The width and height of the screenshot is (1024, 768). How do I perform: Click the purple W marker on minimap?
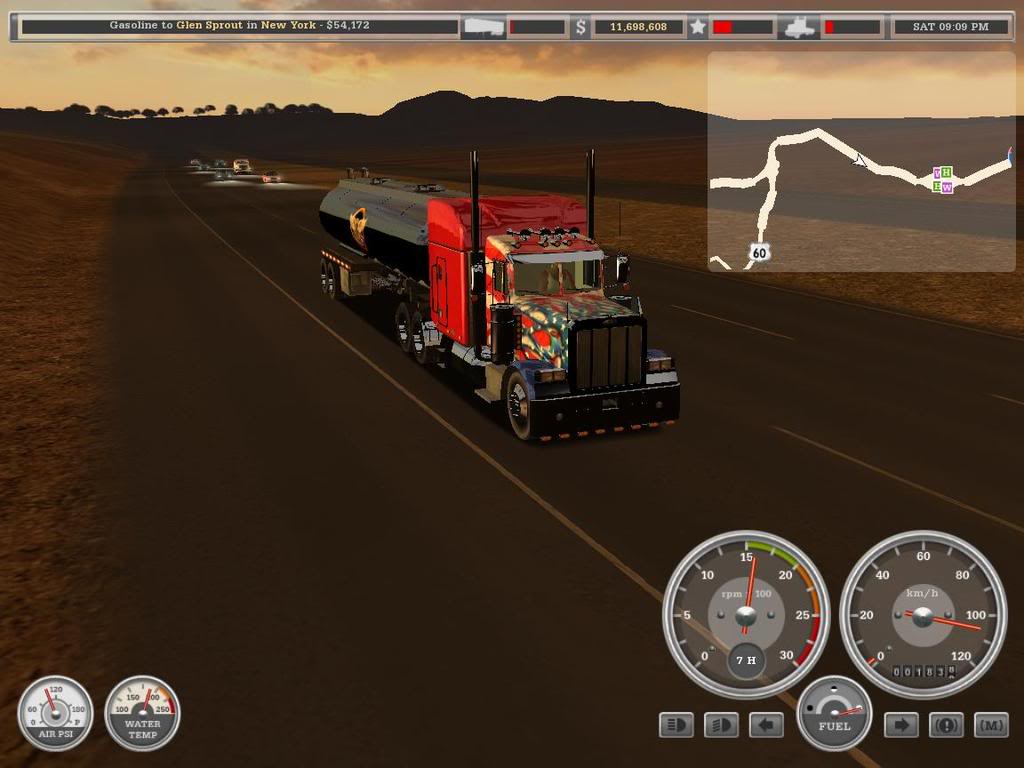[x=947, y=187]
